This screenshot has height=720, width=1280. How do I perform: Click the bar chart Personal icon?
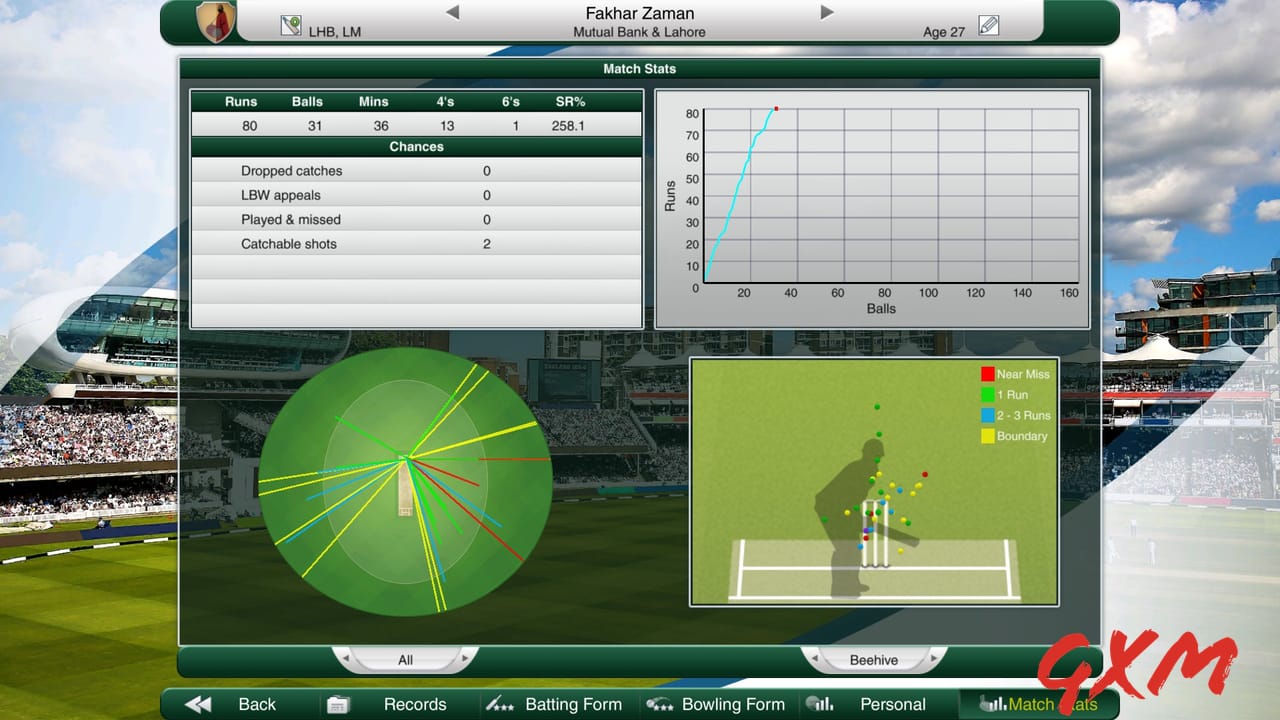(820, 704)
